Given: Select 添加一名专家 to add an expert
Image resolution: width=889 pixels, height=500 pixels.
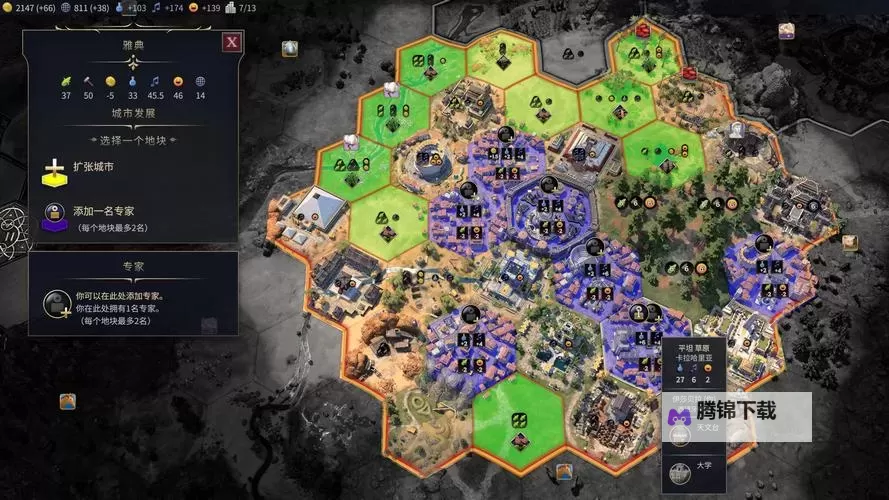Looking at the screenshot, I should coord(103,211).
